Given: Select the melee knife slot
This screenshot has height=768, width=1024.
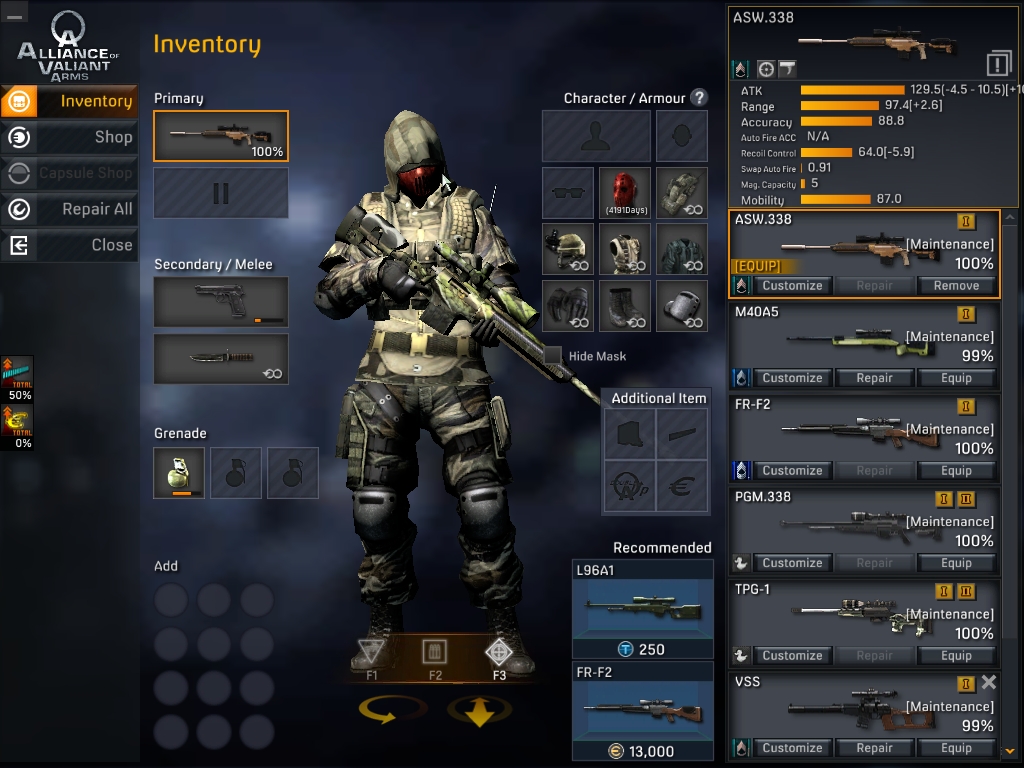Looking at the screenshot, I should point(221,358).
